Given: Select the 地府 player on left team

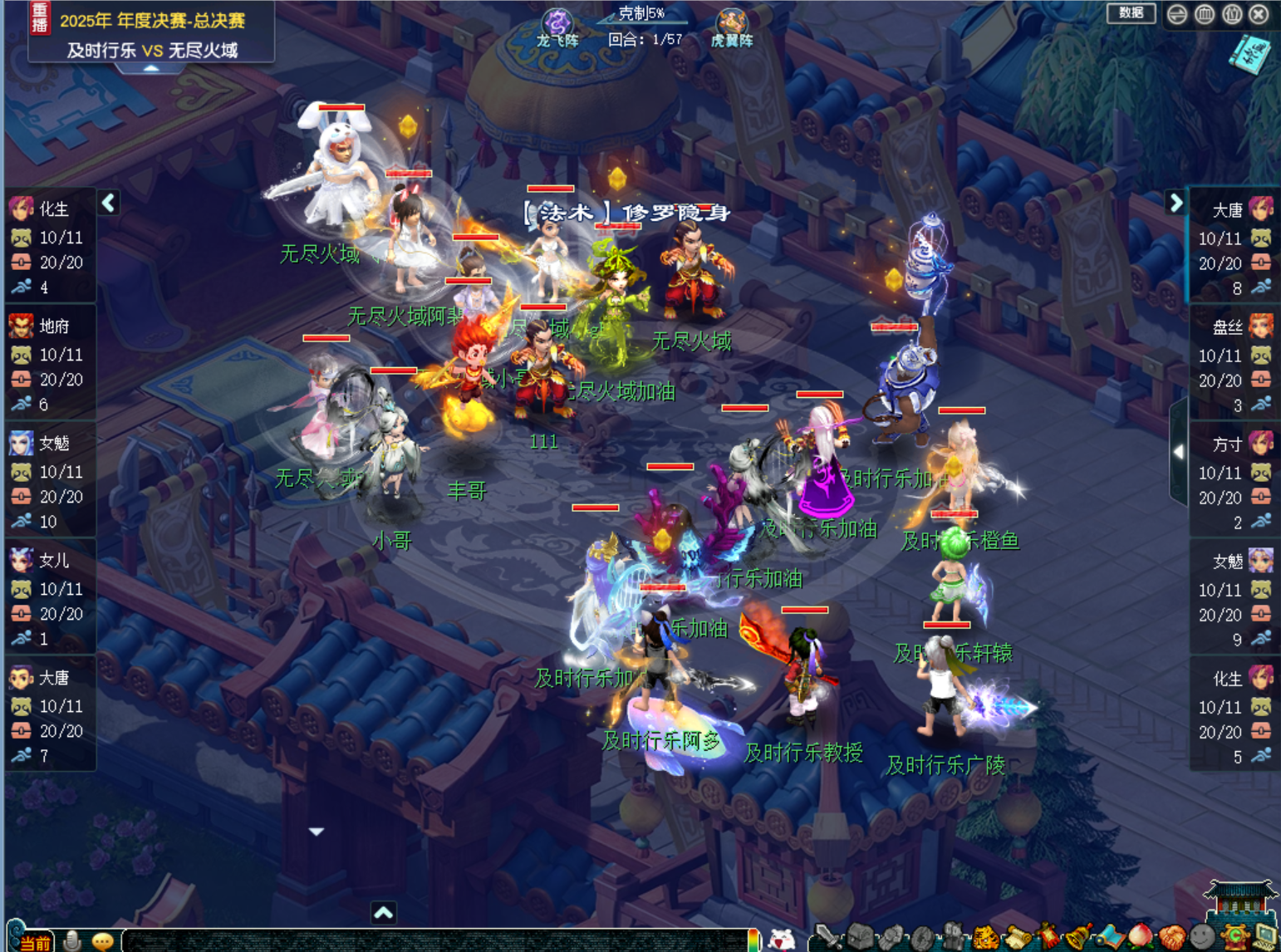Looking at the screenshot, I should [50, 326].
